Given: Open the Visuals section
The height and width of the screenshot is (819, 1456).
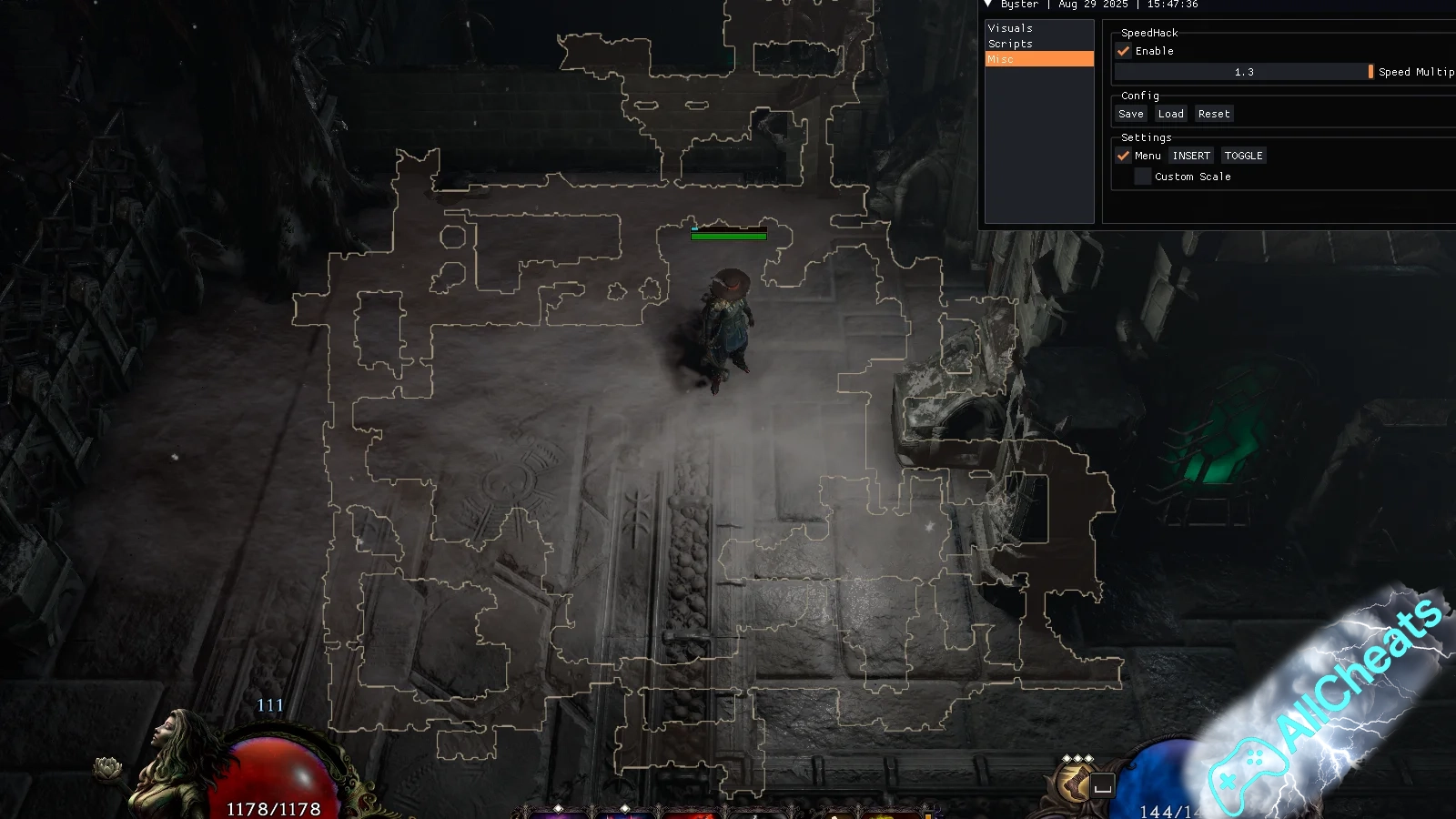Looking at the screenshot, I should [x=1010, y=28].
